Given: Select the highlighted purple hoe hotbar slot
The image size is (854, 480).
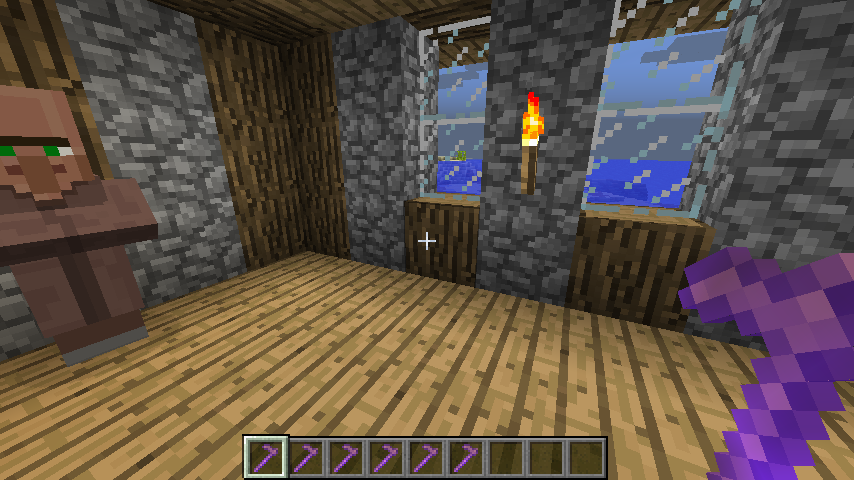Looking at the screenshot, I should pos(266,457).
